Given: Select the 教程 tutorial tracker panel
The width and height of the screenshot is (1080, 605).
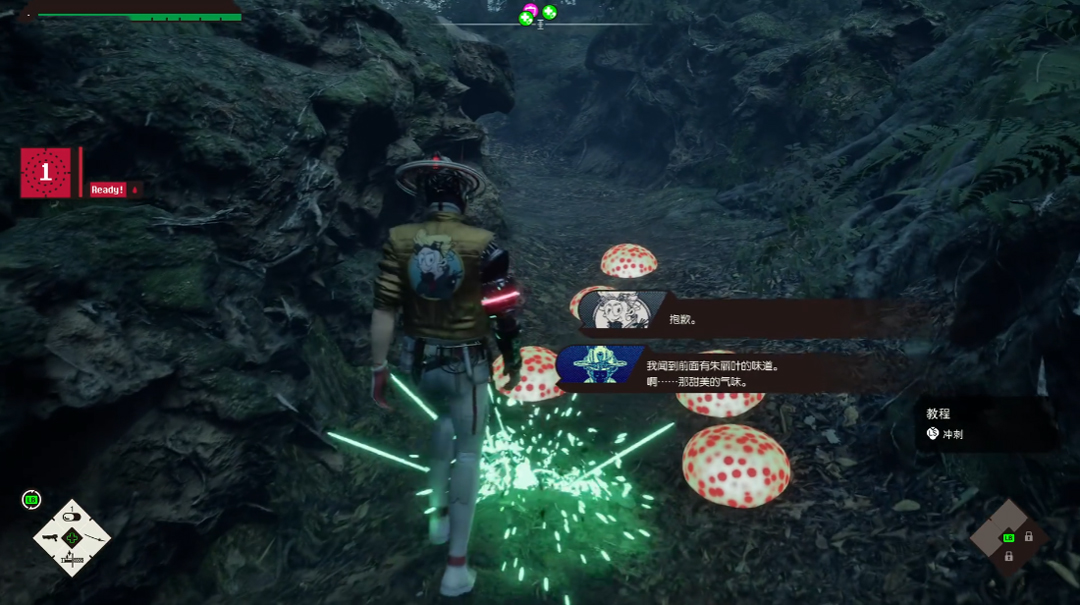Looking at the screenshot, I should click(985, 424).
